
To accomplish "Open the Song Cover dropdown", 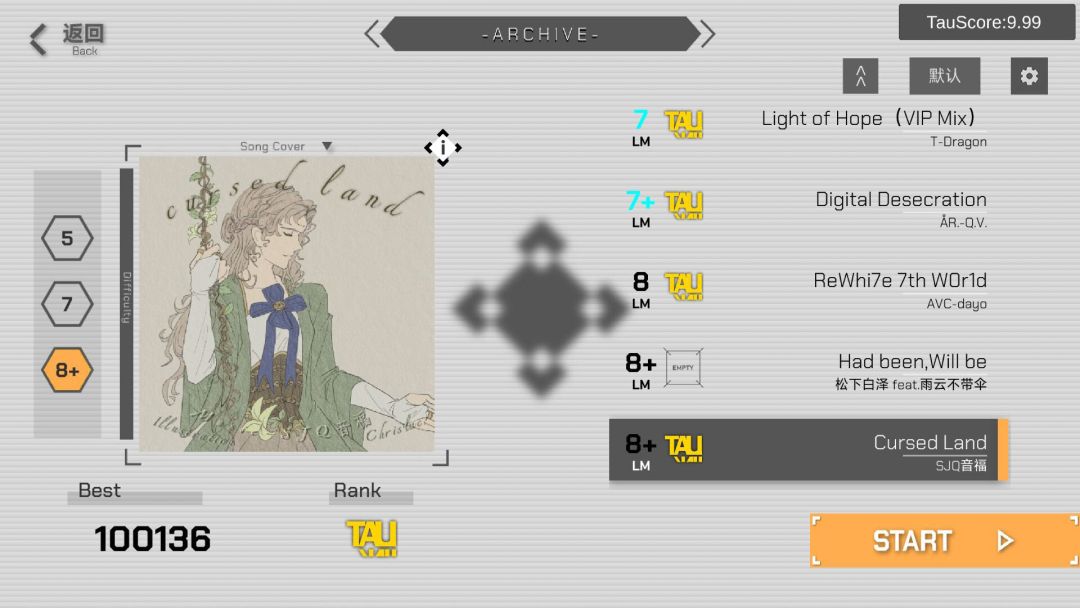I will pyautogui.click(x=285, y=146).
